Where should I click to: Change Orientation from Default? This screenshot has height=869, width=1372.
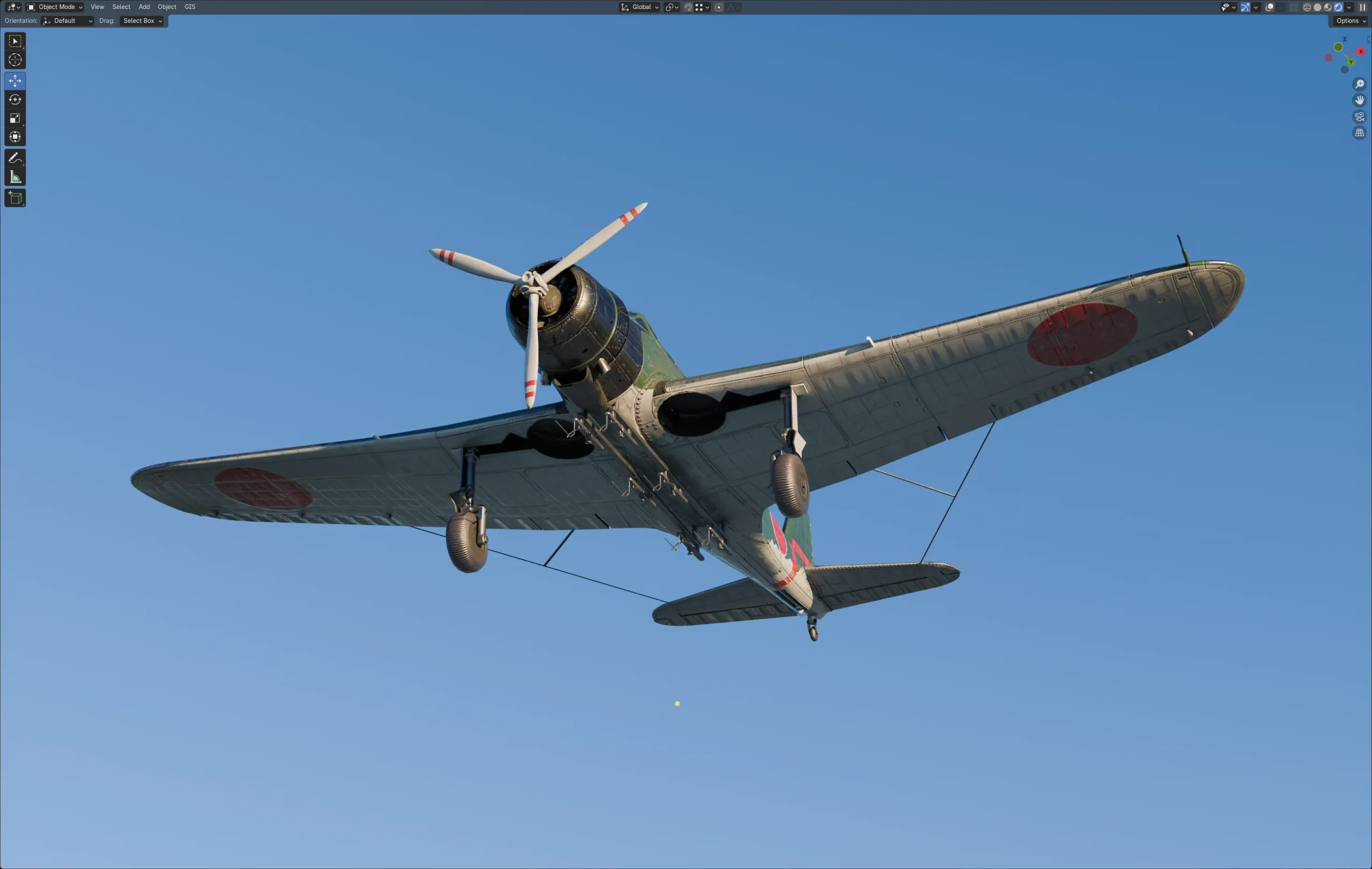pos(67,20)
